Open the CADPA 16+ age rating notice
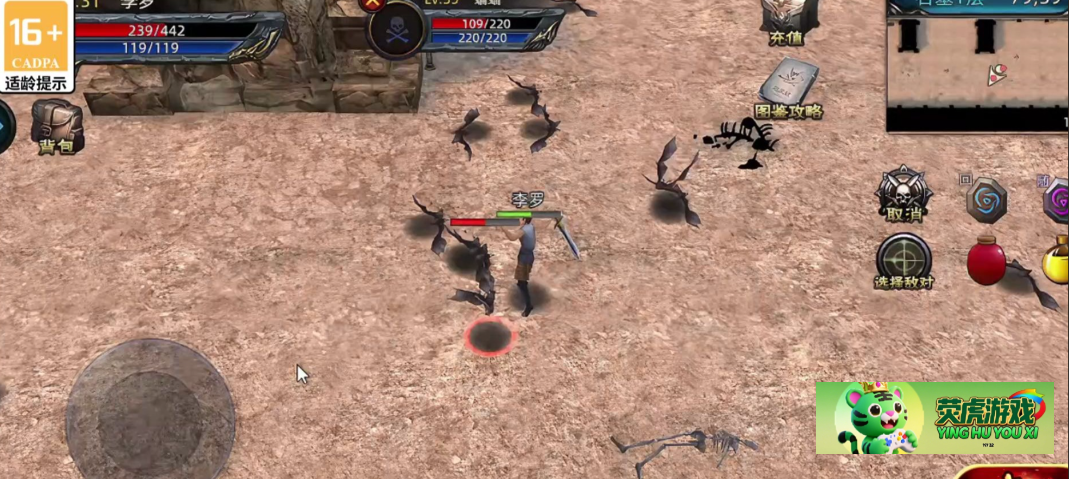 click(x=36, y=47)
